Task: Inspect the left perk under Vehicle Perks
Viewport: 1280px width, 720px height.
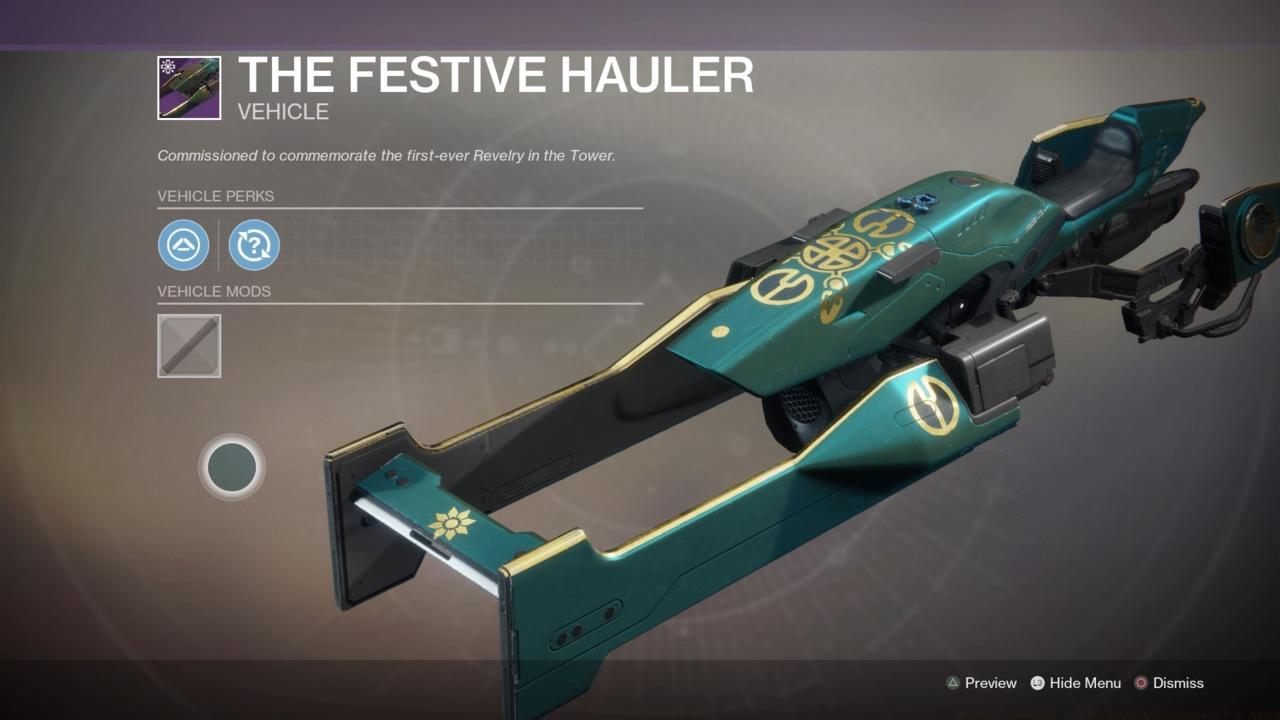Action: tap(184, 245)
